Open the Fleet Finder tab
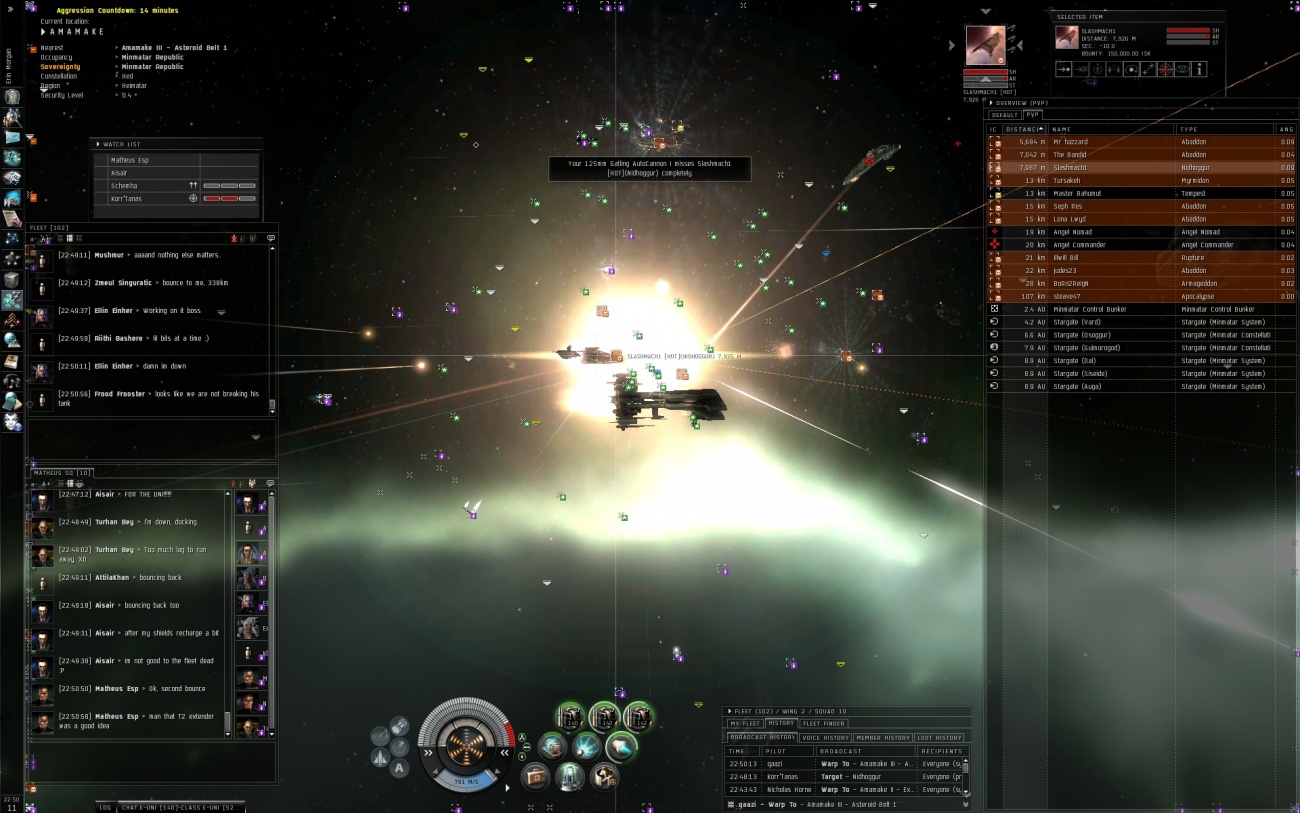This screenshot has height=813, width=1300. tap(824, 723)
